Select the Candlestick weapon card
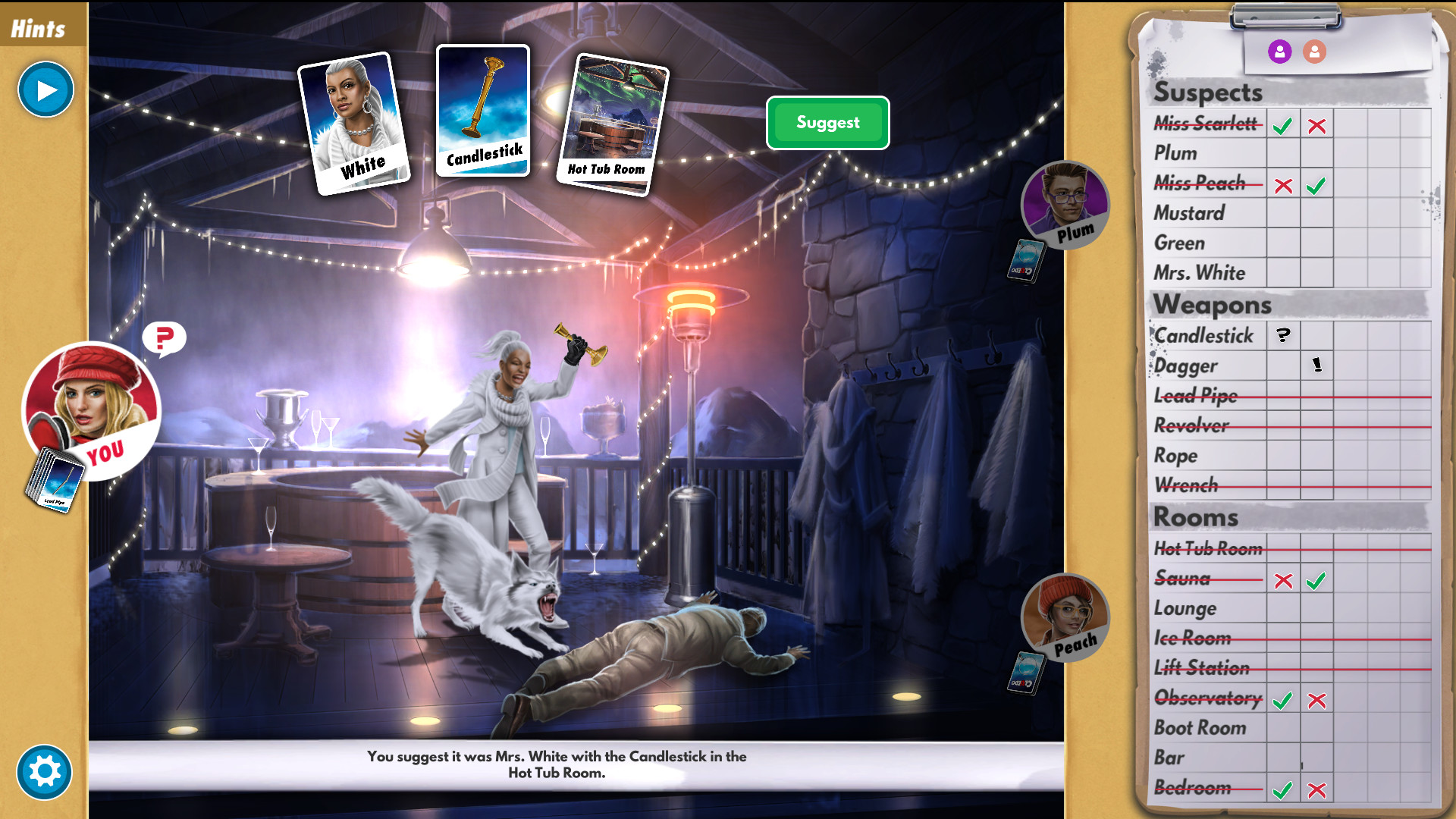 pos(482,112)
